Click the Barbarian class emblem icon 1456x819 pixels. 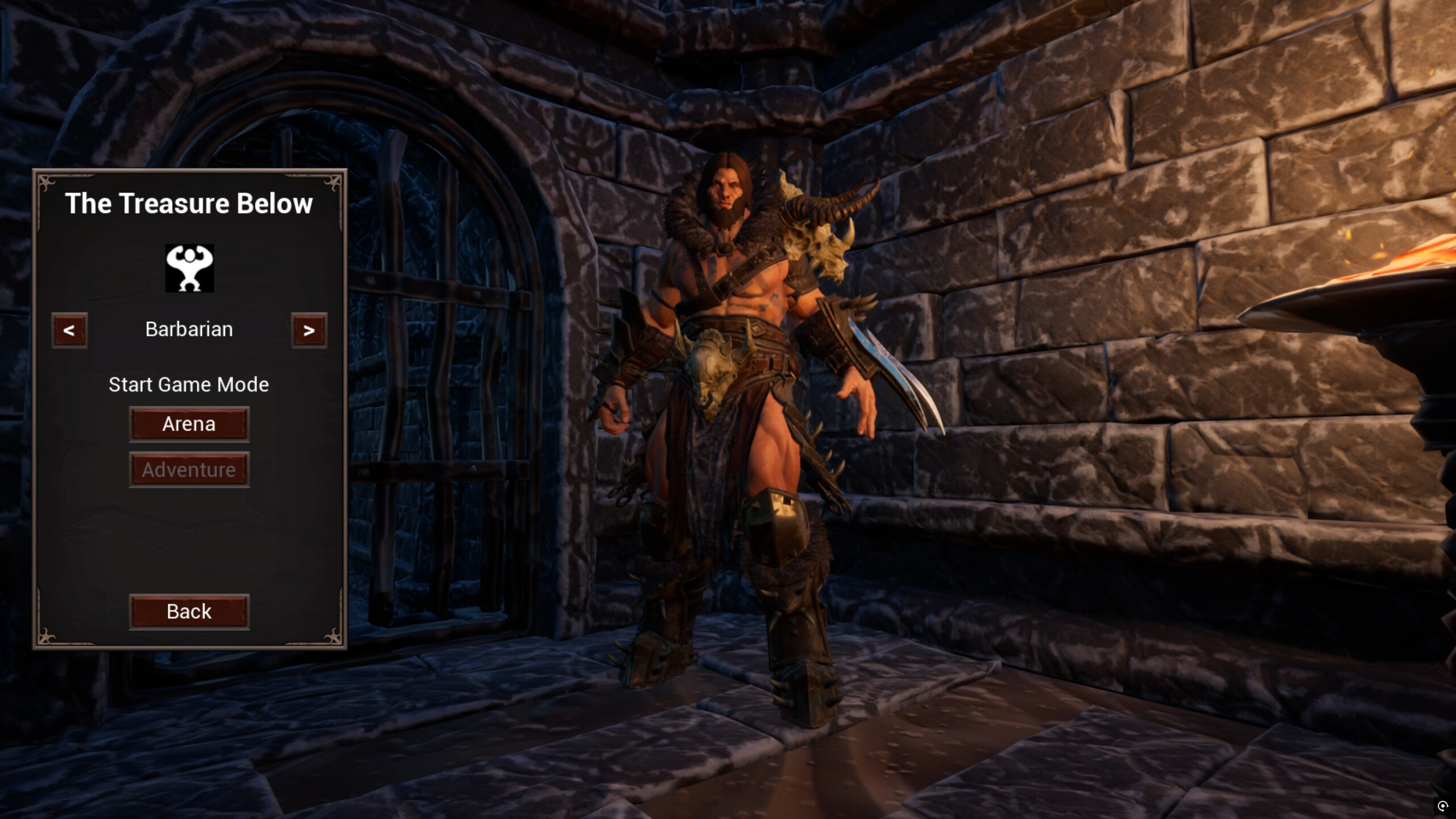click(x=189, y=268)
